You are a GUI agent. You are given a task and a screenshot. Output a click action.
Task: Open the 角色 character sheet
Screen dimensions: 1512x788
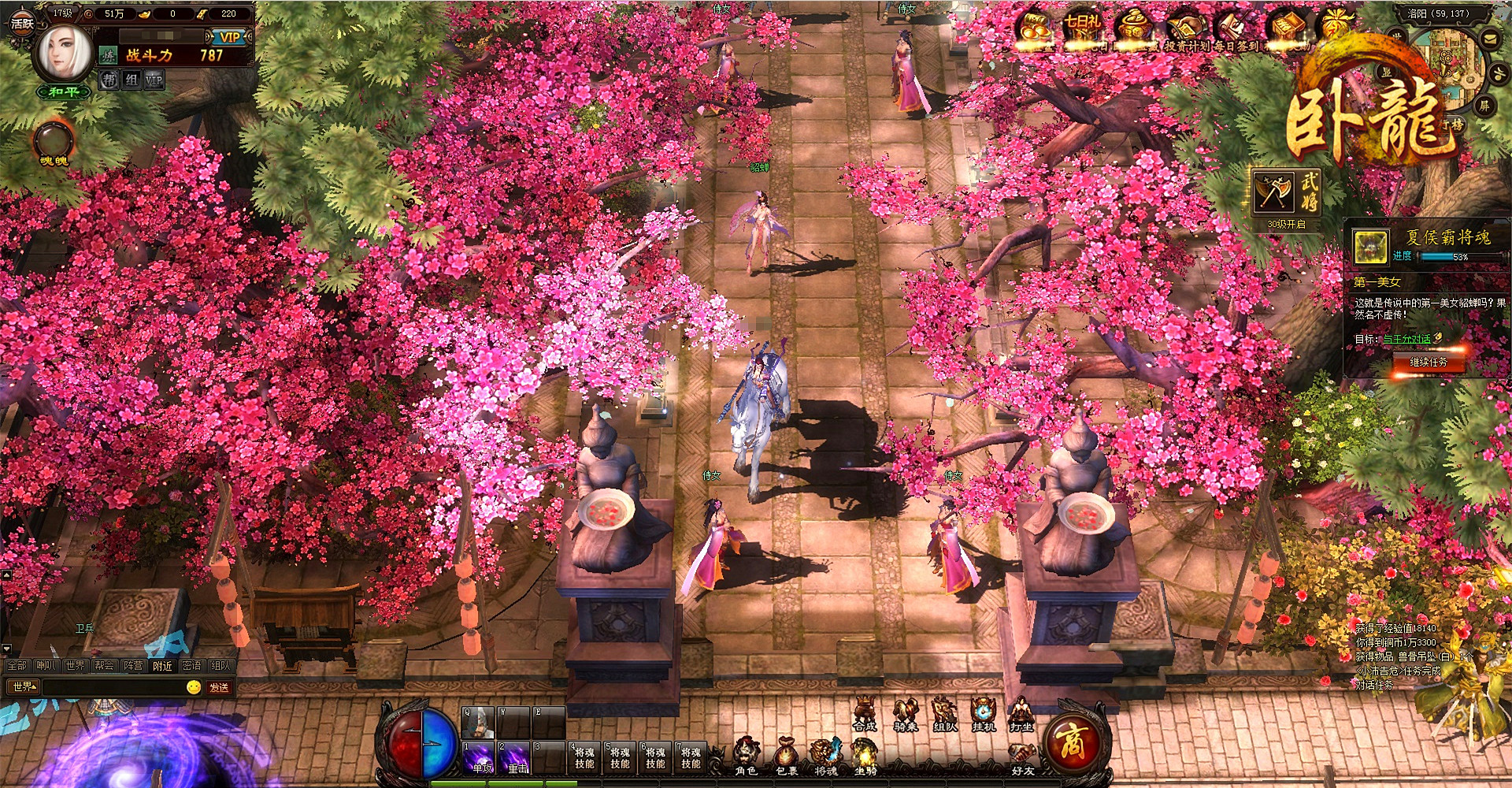point(746,756)
